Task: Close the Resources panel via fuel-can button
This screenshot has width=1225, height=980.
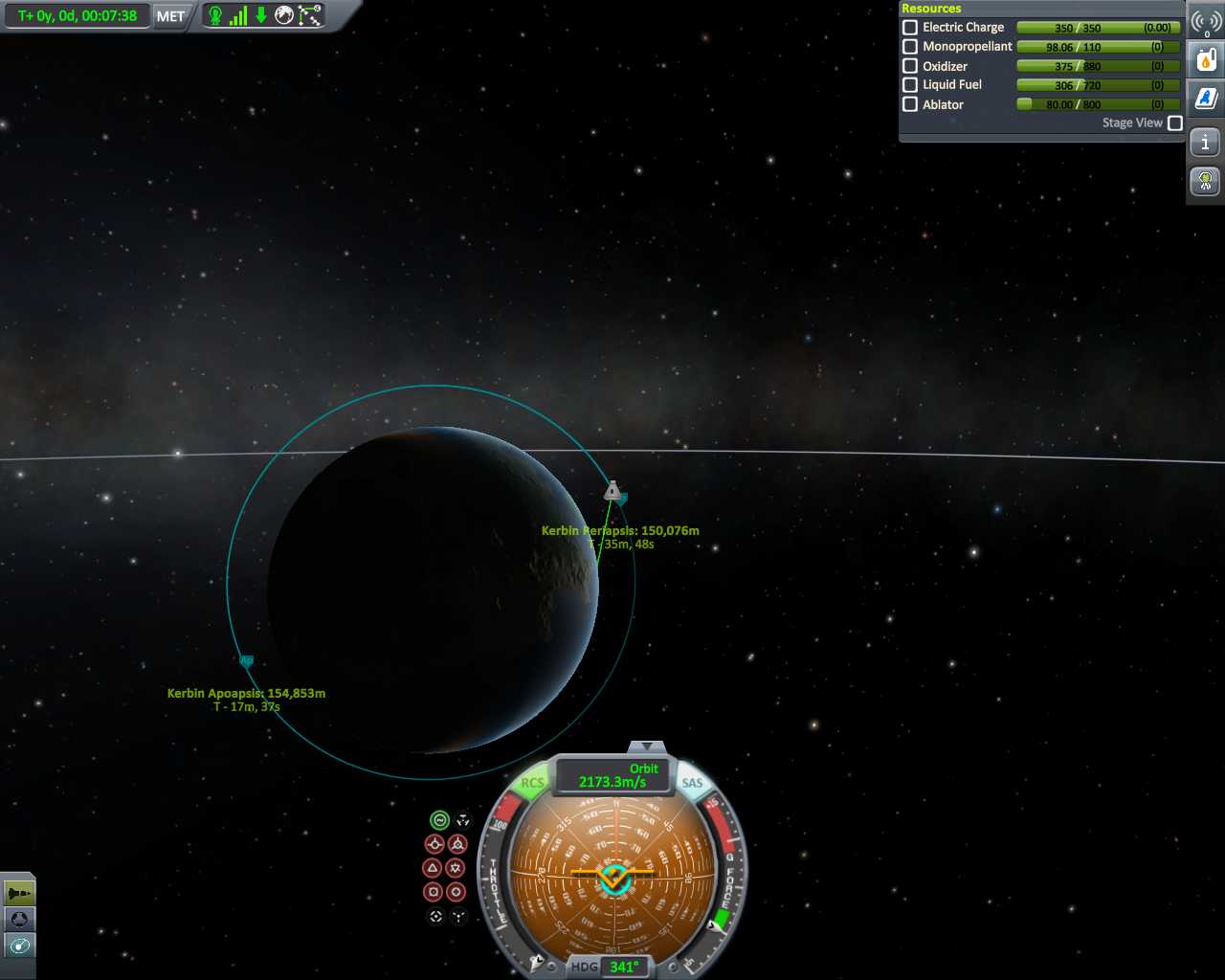Action: point(1206,60)
